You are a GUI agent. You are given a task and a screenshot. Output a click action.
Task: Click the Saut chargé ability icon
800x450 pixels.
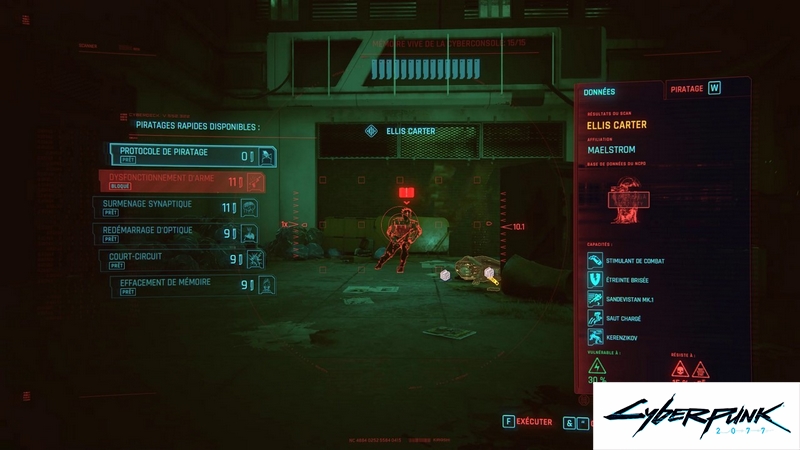(x=594, y=318)
